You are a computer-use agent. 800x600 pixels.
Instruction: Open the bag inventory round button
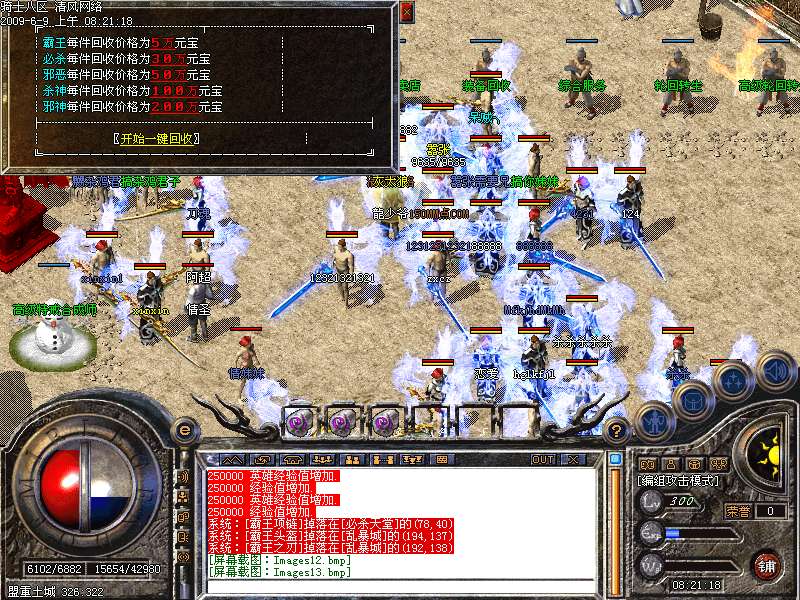point(691,398)
